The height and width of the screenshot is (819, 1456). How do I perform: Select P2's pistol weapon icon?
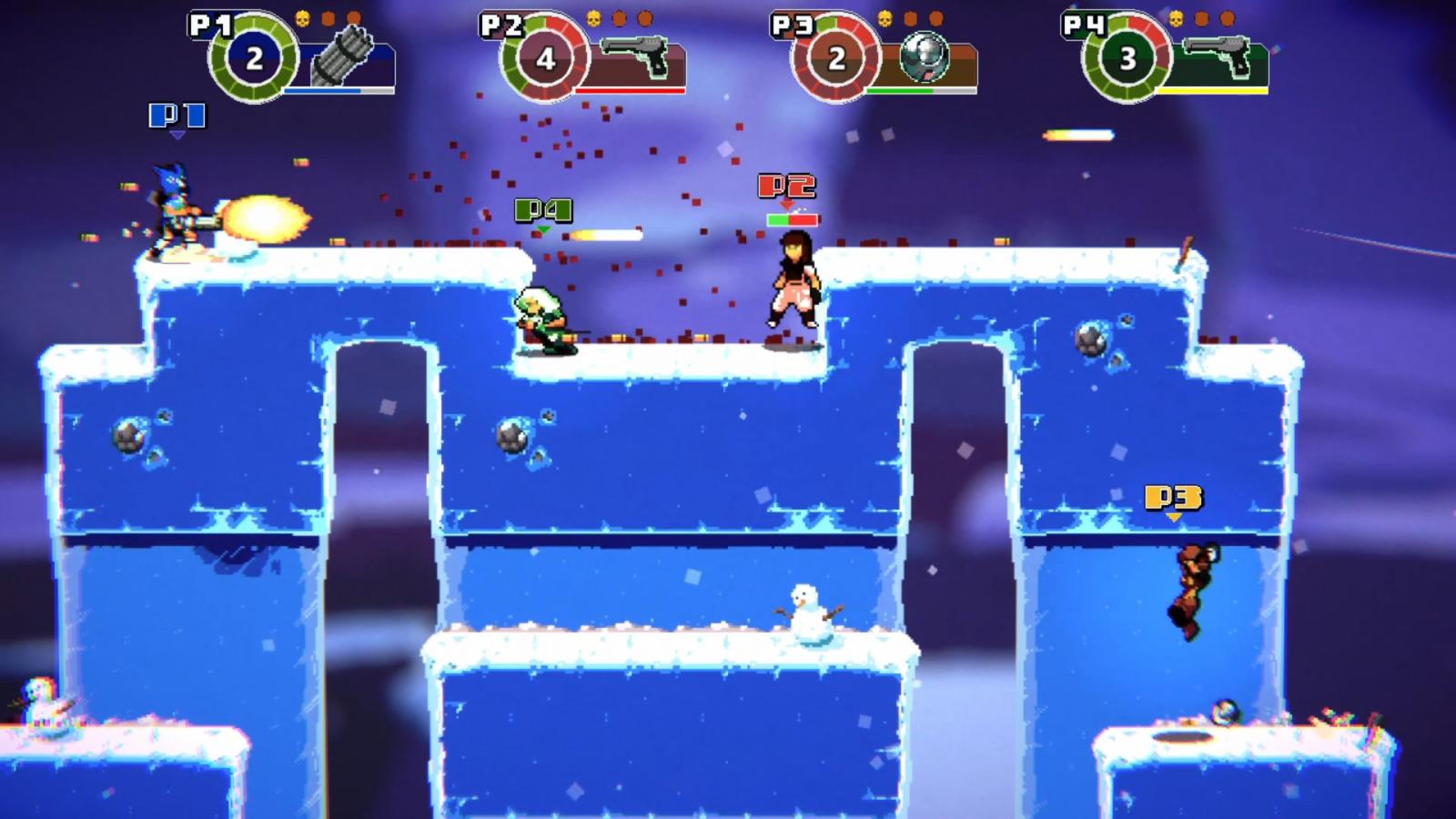click(635, 56)
